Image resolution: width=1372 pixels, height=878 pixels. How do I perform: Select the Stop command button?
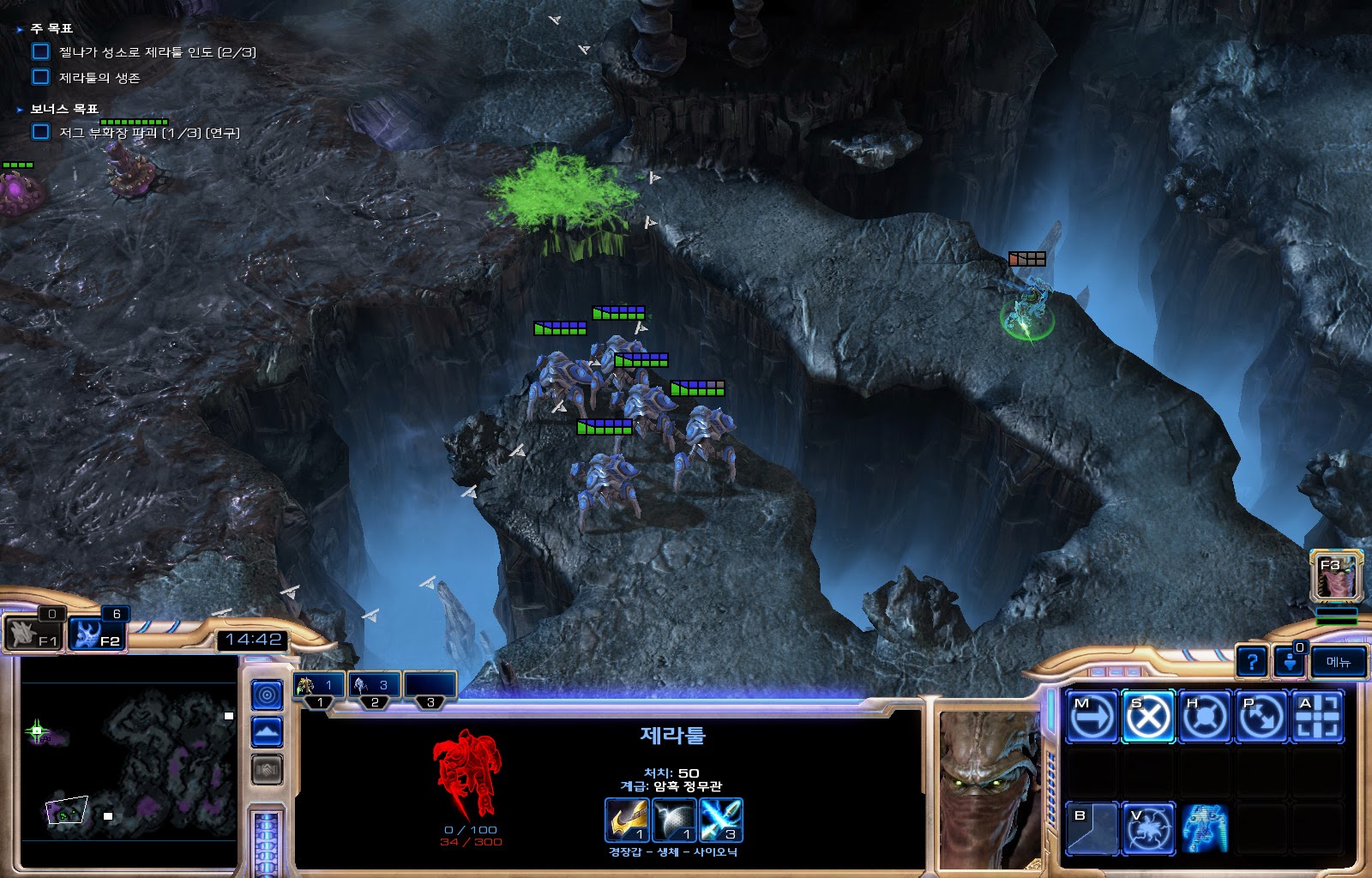pos(1148,716)
